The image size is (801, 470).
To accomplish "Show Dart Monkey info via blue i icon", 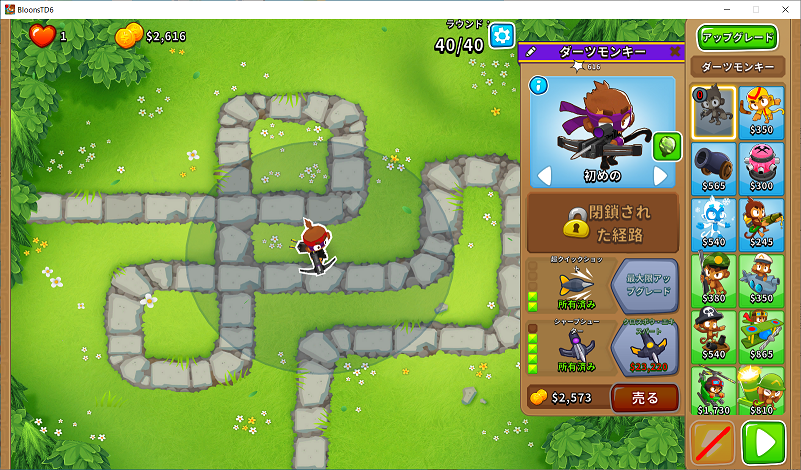I will tap(540, 85).
